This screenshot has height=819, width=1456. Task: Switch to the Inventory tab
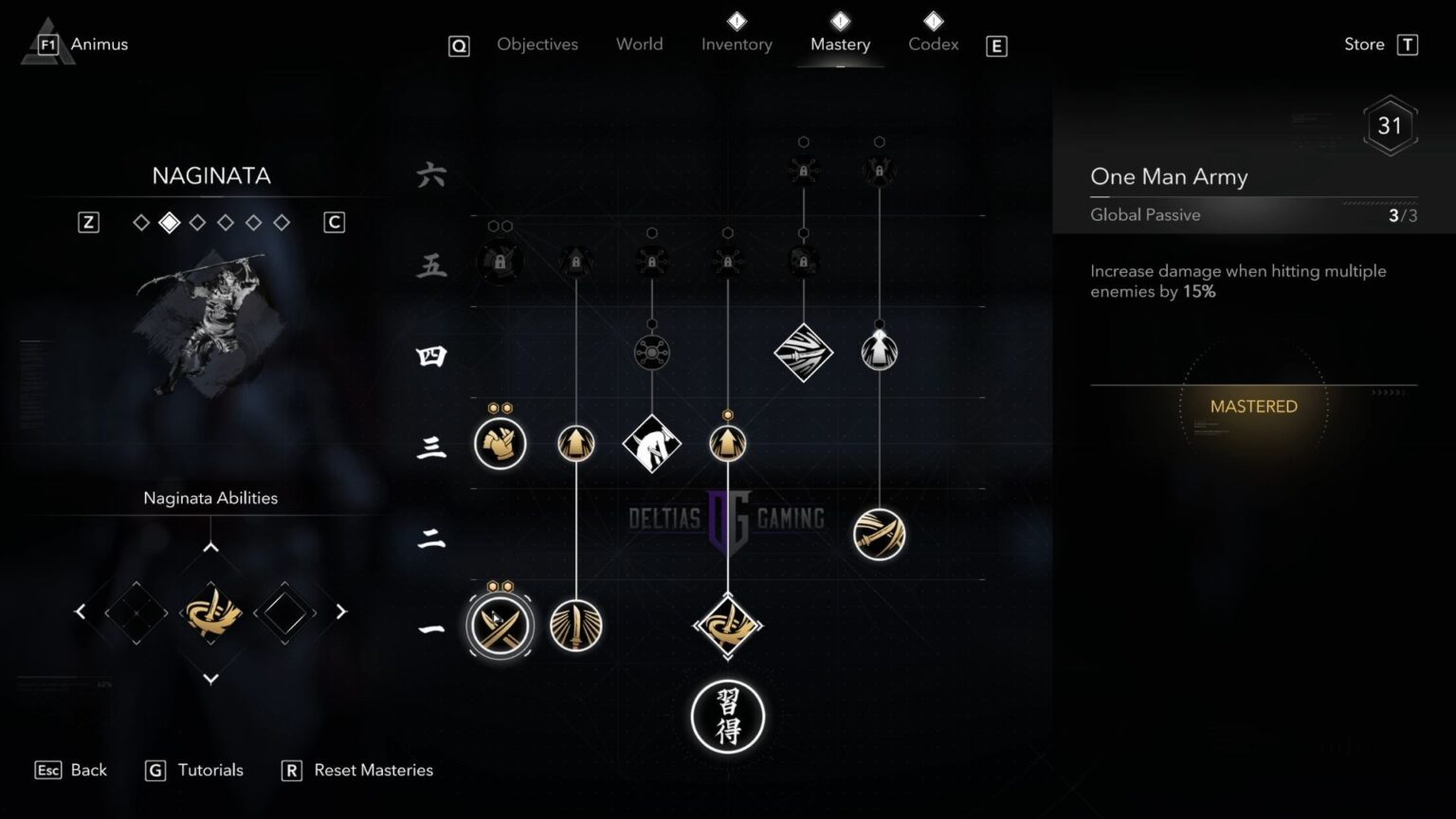(x=737, y=45)
